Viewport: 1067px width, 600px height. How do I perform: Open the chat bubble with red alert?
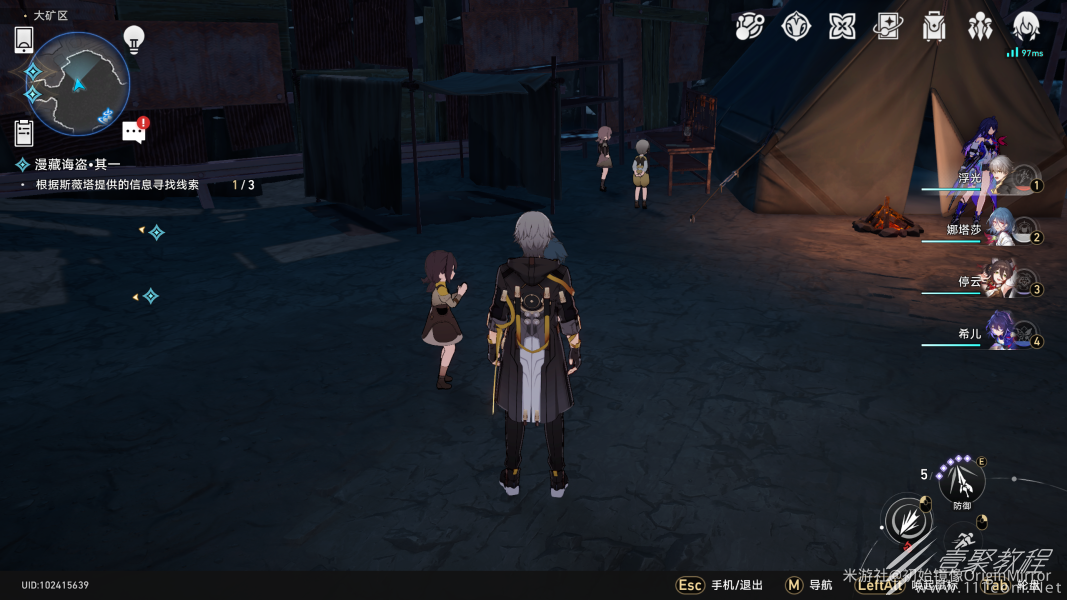pyautogui.click(x=134, y=131)
